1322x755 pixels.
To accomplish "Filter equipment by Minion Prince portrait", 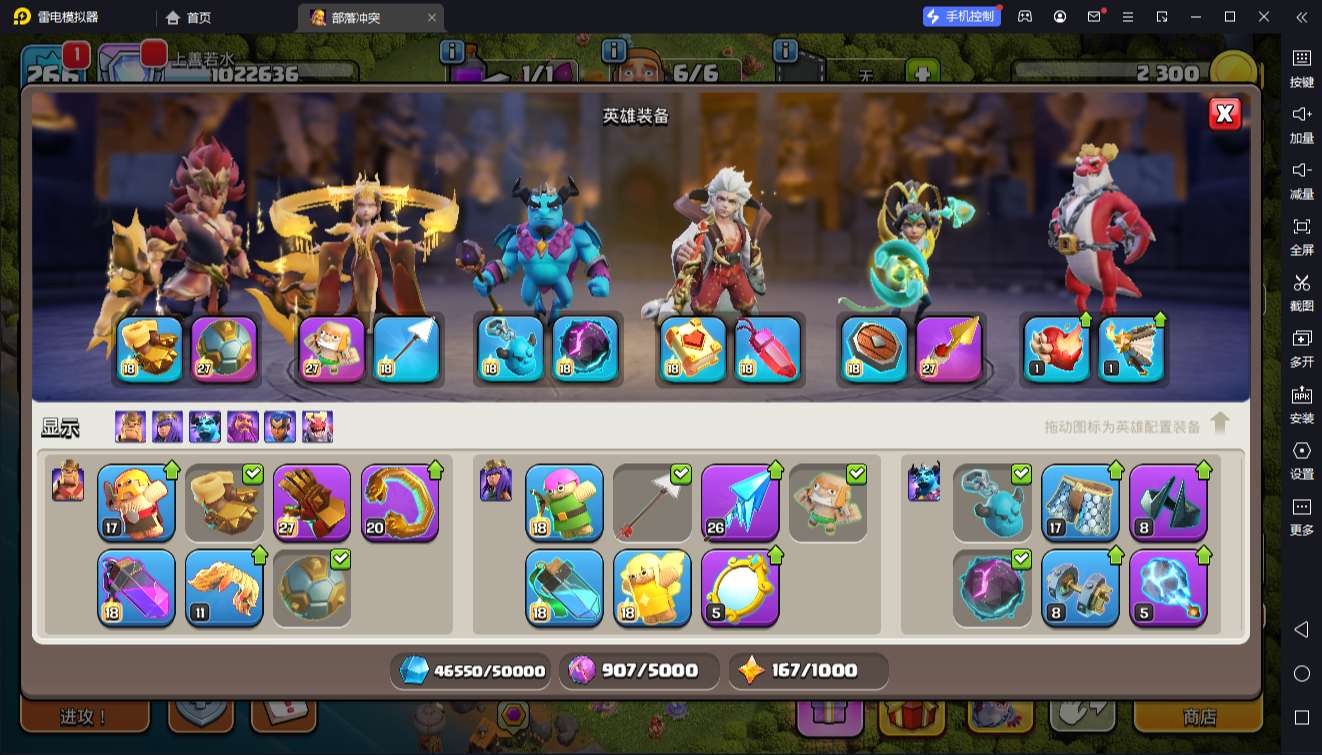I will [205, 427].
